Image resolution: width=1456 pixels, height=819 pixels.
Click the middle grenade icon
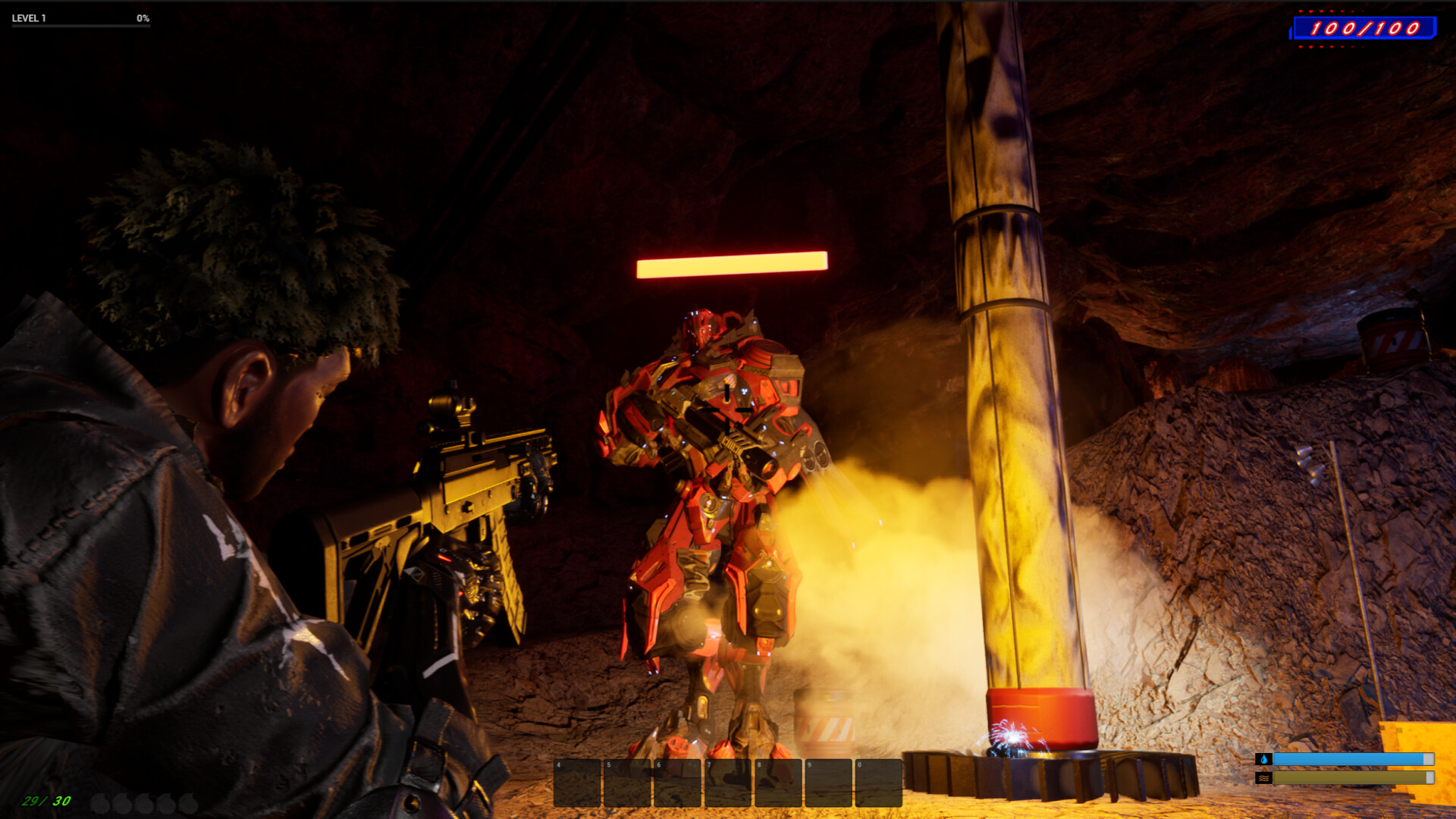pyautogui.click(x=144, y=804)
